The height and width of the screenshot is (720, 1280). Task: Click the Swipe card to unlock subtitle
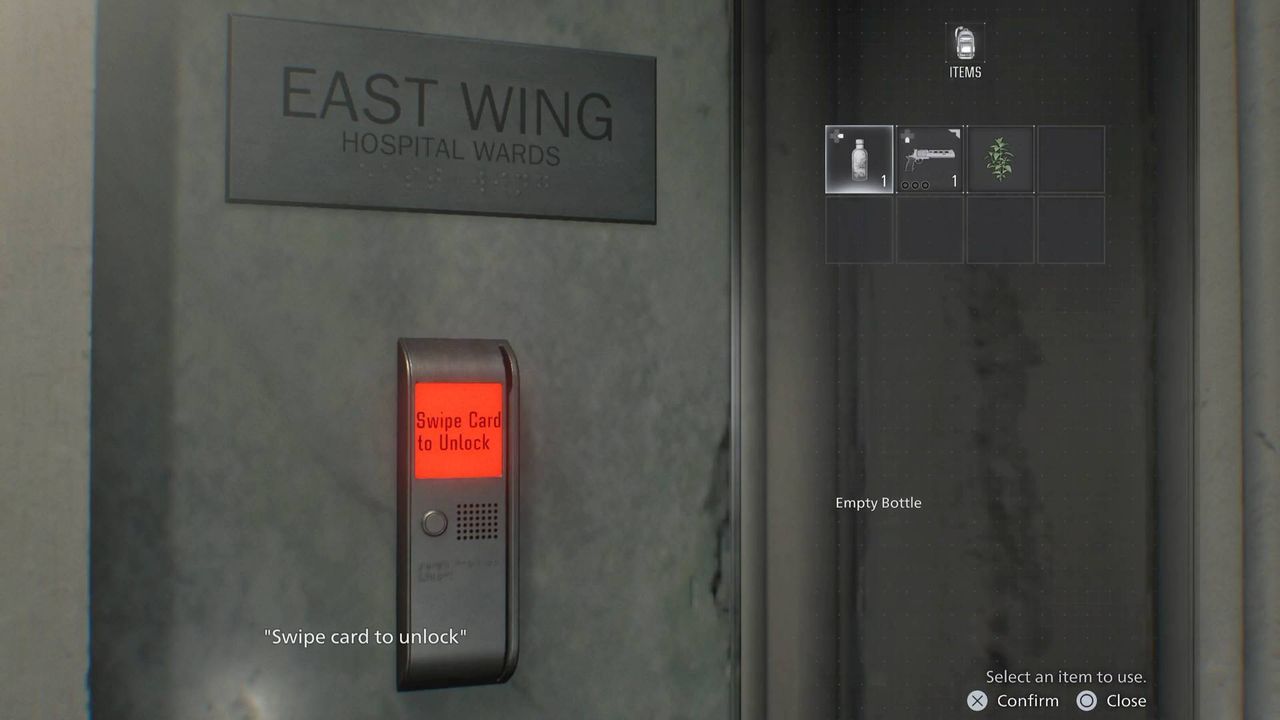(x=368, y=636)
